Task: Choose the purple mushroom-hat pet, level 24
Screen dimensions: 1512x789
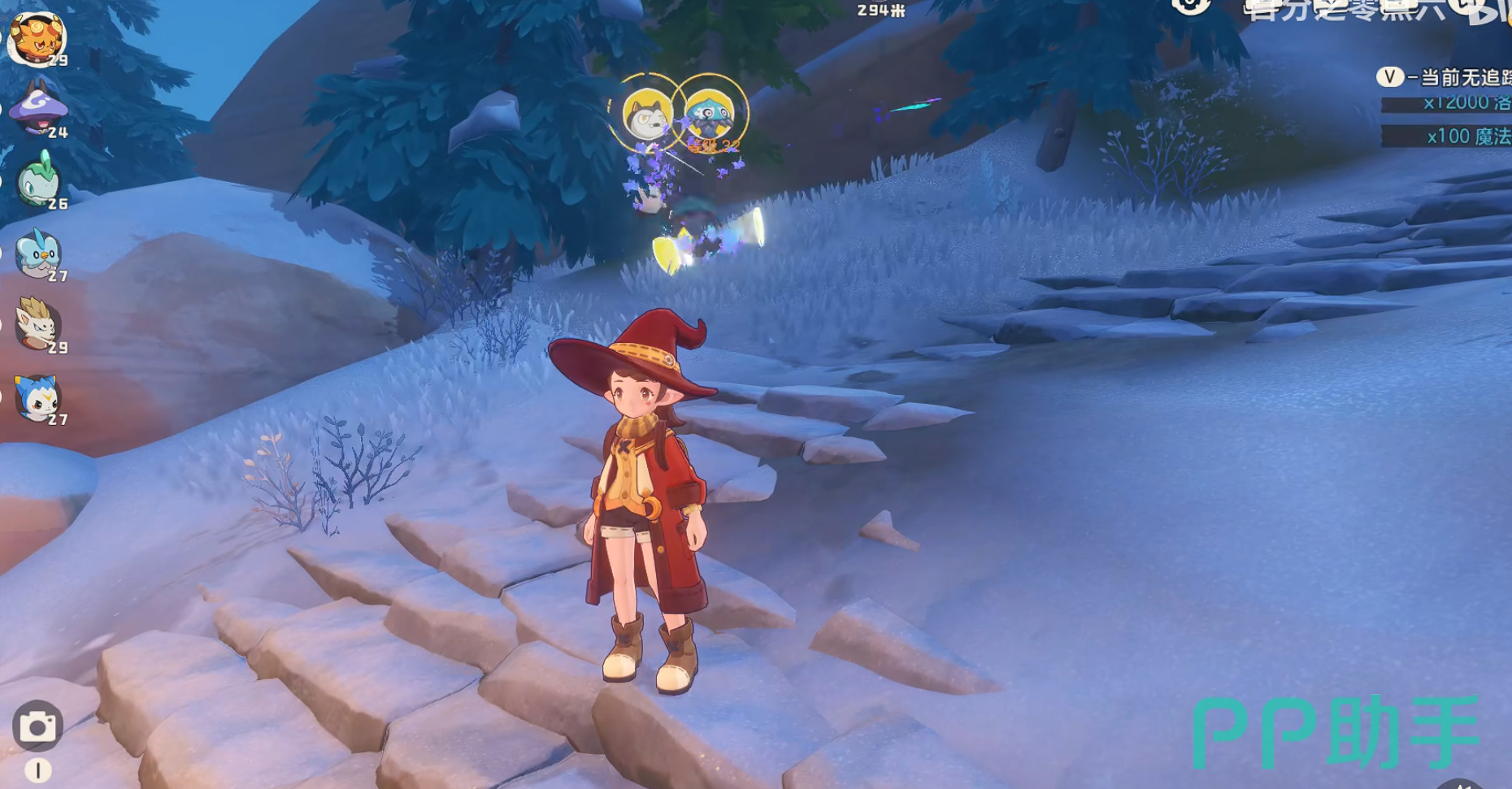Action: (37, 108)
